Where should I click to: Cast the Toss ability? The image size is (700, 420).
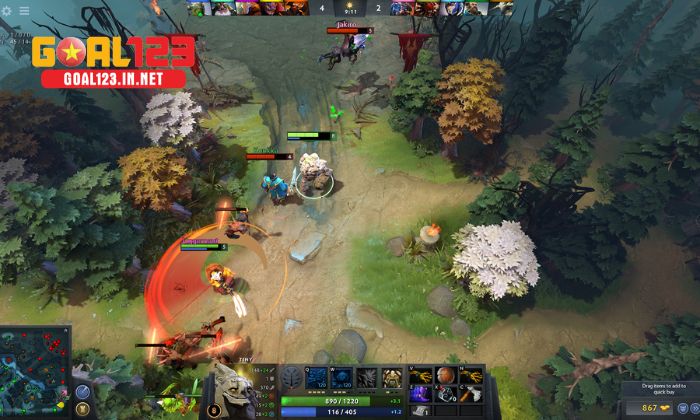point(342,378)
